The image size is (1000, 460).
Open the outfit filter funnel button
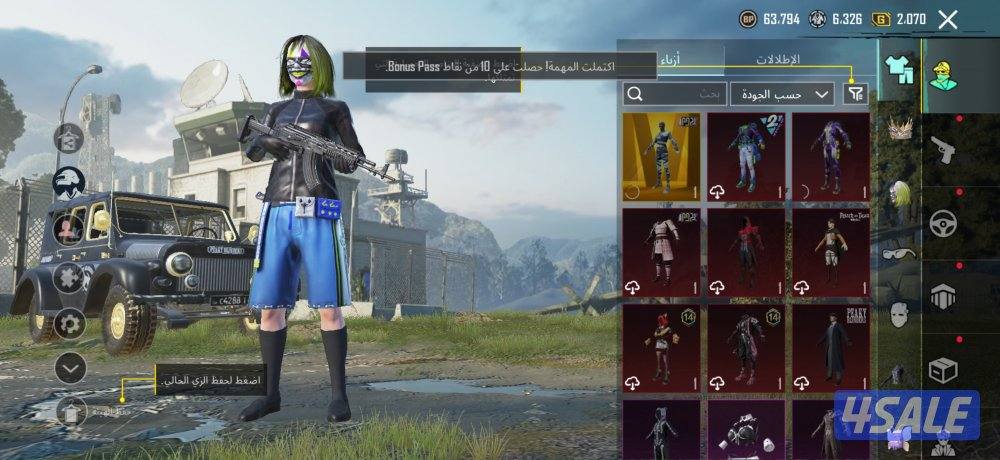click(x=855, y=94)
